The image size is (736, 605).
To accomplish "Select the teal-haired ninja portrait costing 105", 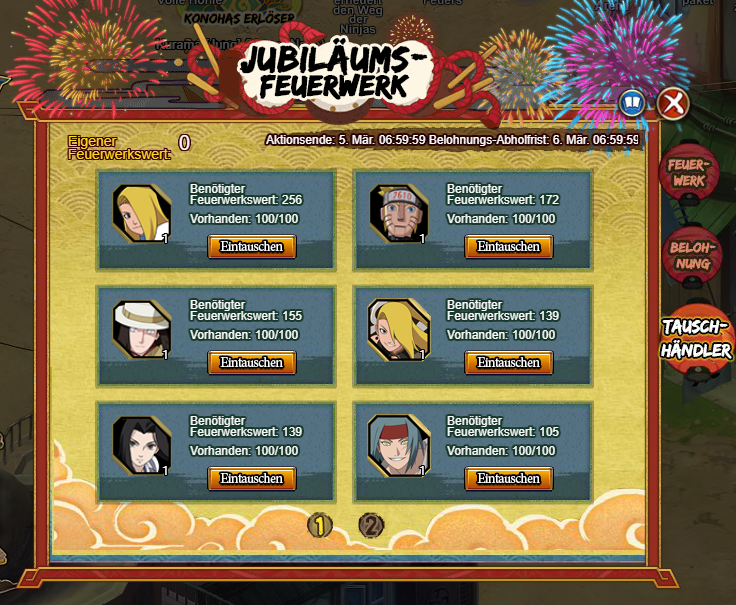I will tap(398, 445).
